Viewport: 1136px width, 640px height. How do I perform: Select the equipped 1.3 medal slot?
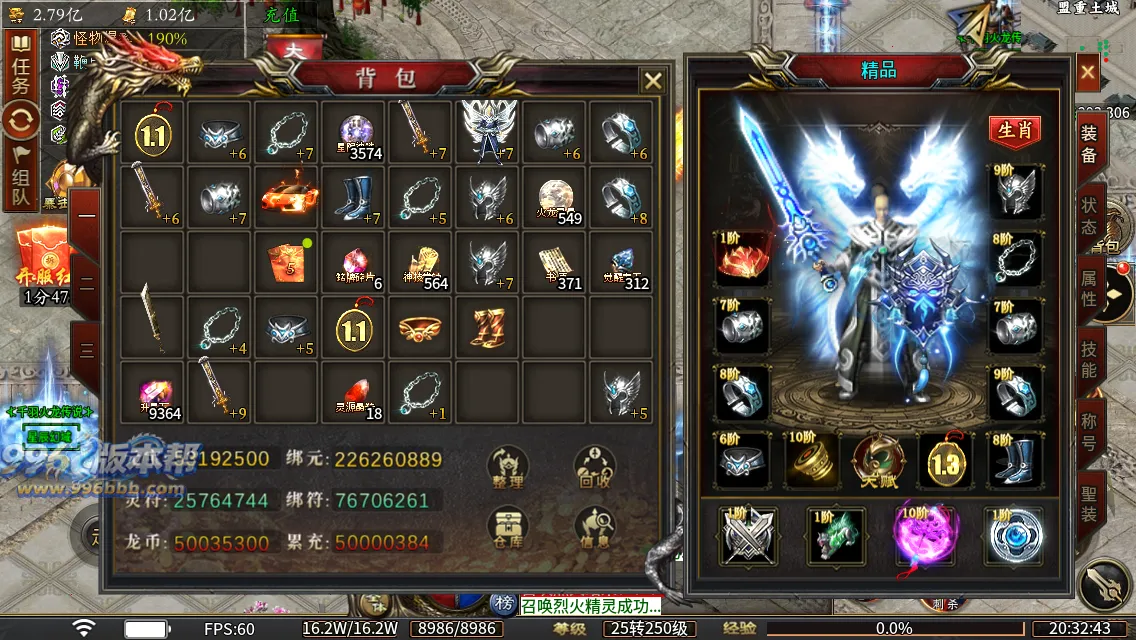click(x=947, y=461)
